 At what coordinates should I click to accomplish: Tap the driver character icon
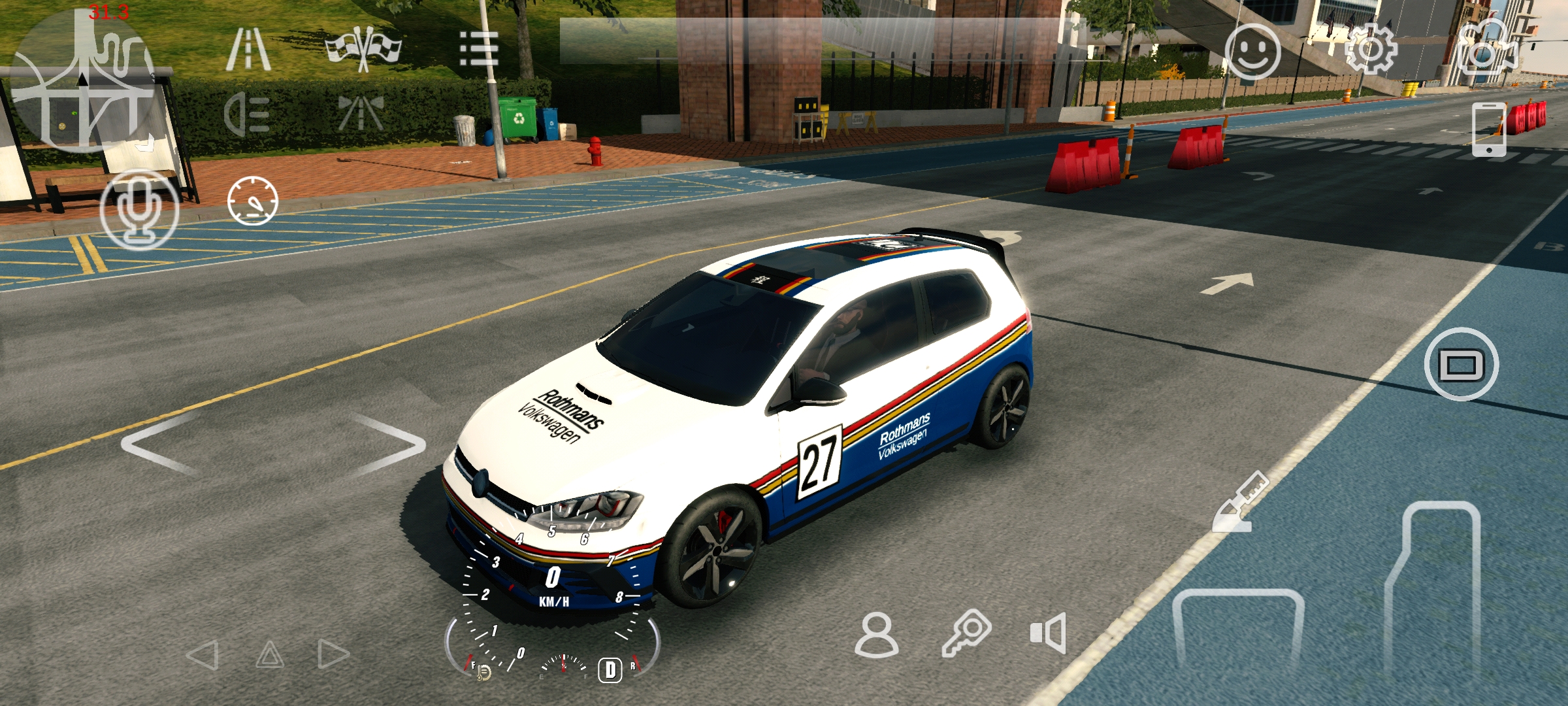pos(876,634)
